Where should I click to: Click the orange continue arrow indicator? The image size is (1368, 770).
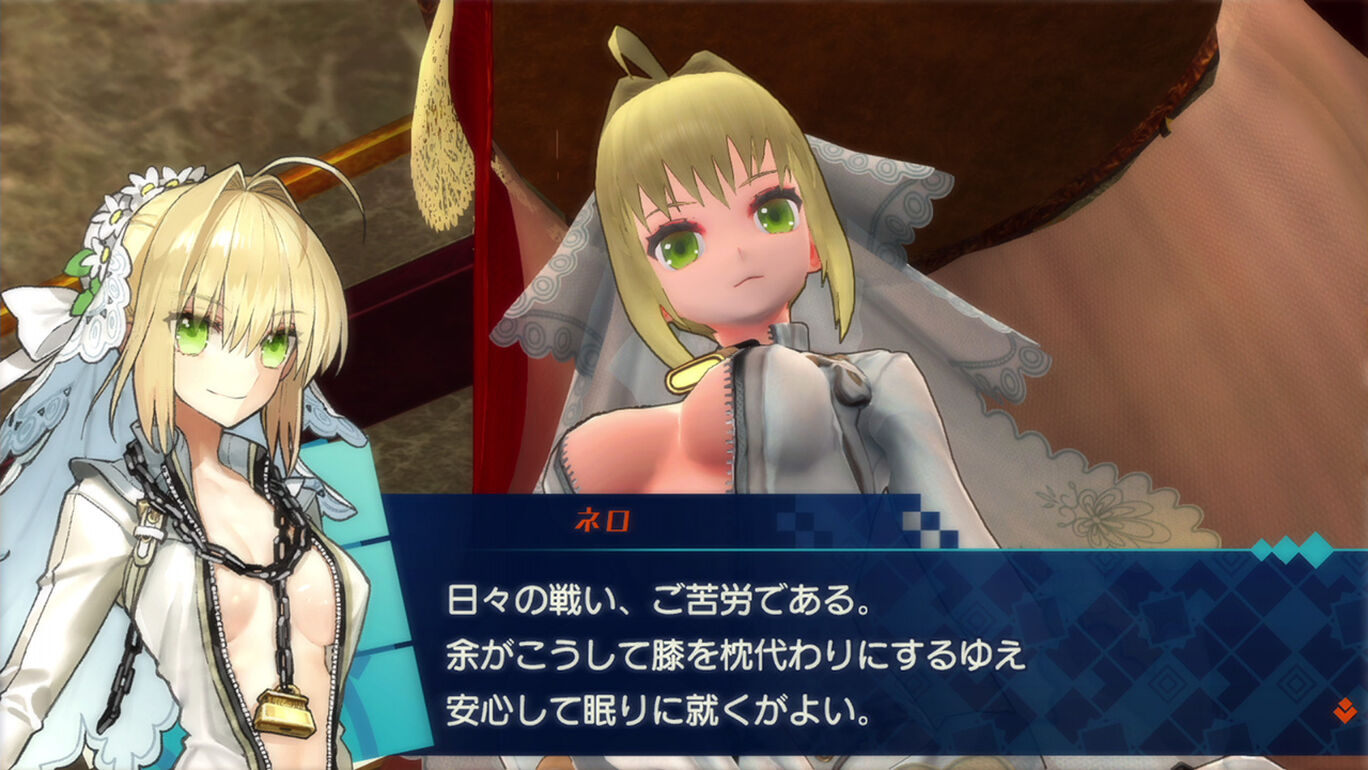click(1344, 711)
